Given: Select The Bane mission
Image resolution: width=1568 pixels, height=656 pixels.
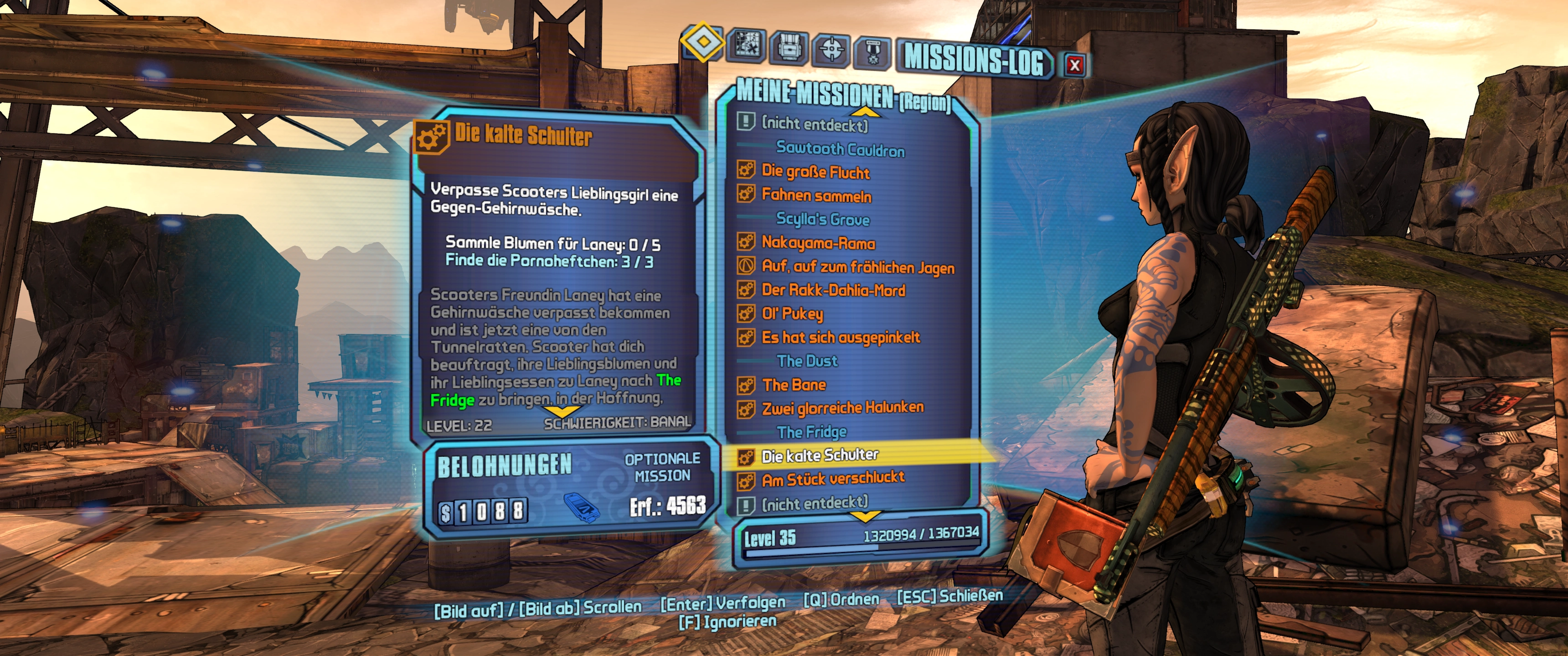Looking at the screenshot, I should pyautogui.click(x=794, y=384).
